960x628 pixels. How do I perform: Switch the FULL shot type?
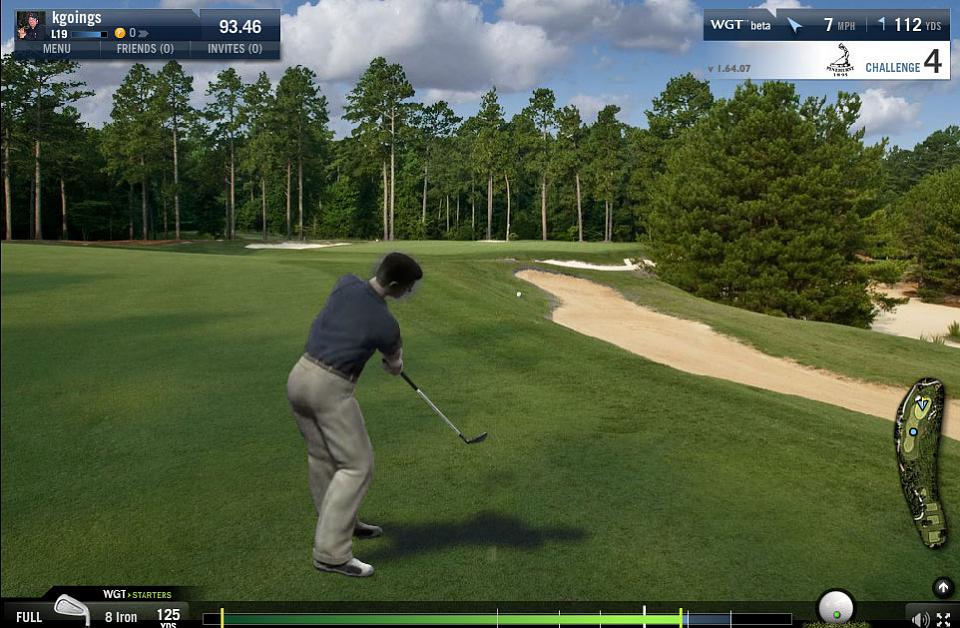[29, 617]
